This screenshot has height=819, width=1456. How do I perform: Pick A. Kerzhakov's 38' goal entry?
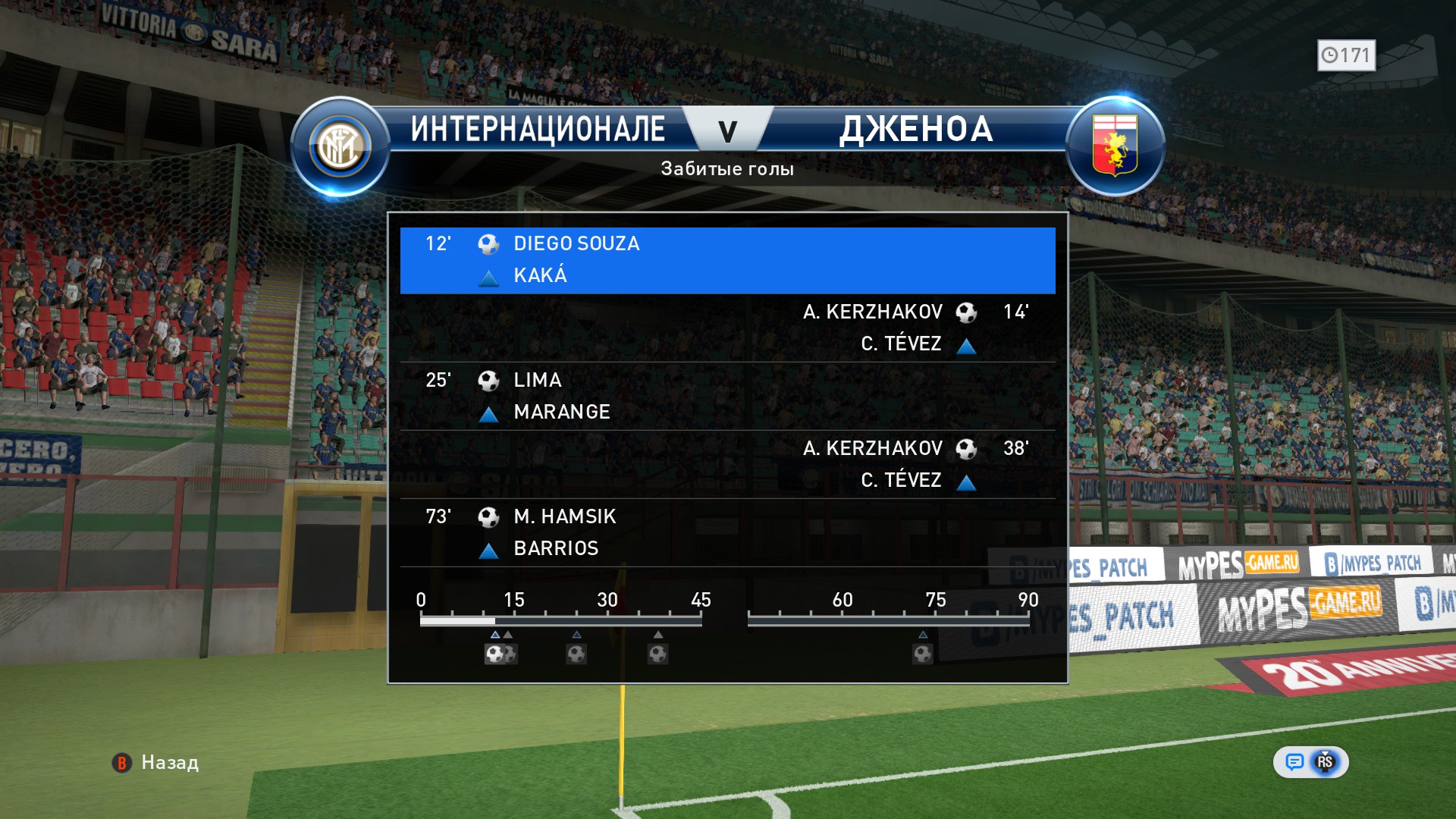click(727, 464)
